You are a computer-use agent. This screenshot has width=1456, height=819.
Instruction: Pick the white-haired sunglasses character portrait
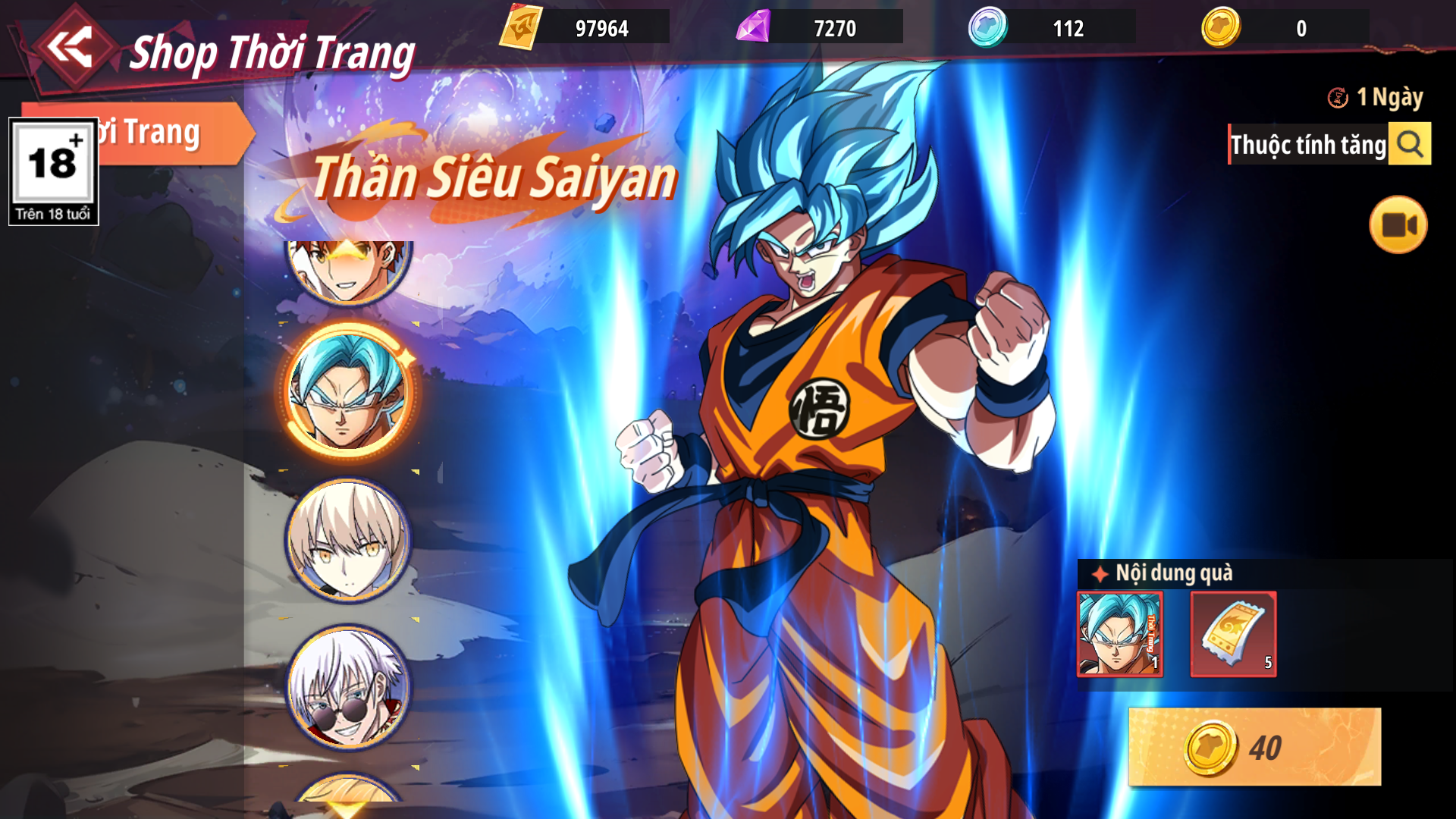[x=348, y=688]
